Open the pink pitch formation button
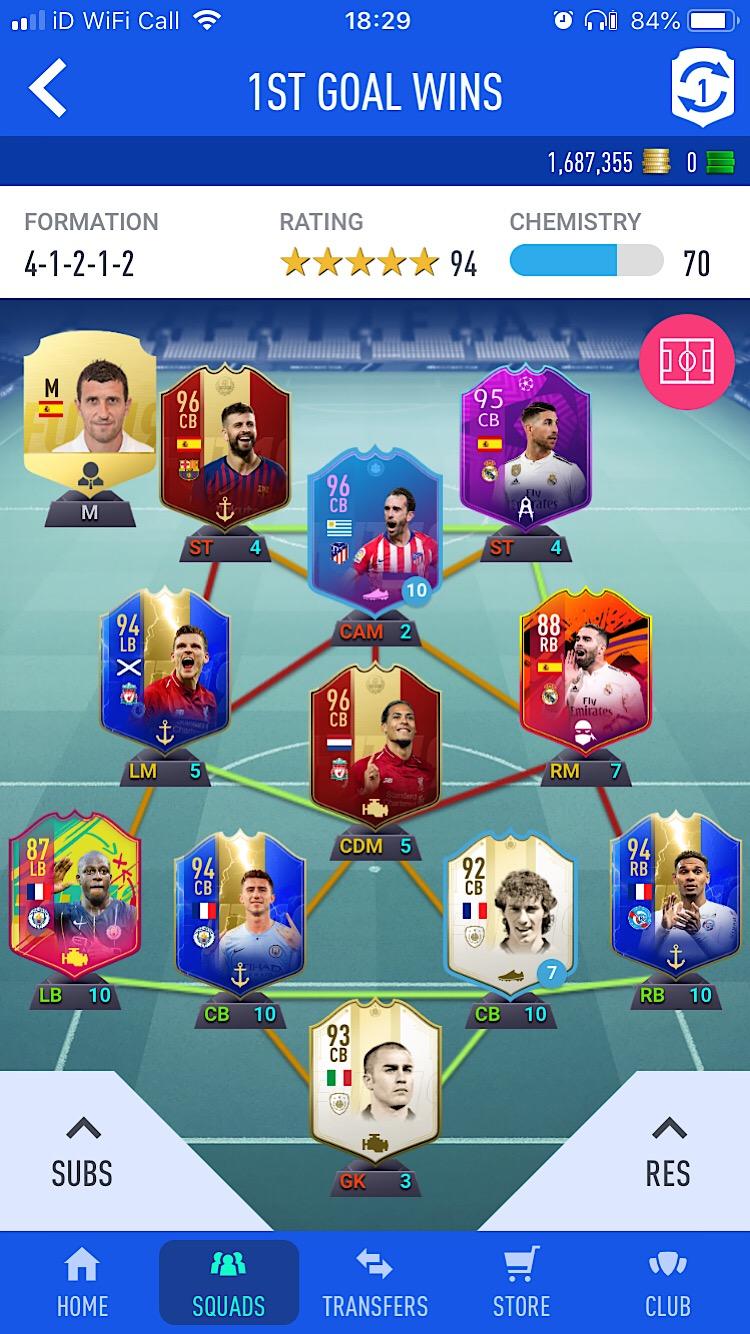 pyautogui.click(x=686, y=361)
